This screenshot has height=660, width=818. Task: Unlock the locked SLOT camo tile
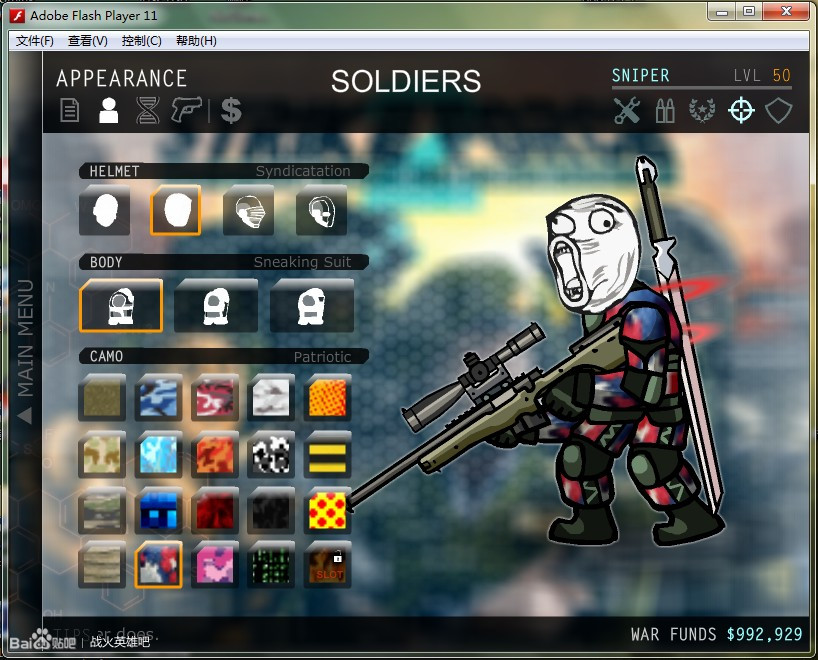[x=329, y=565]
